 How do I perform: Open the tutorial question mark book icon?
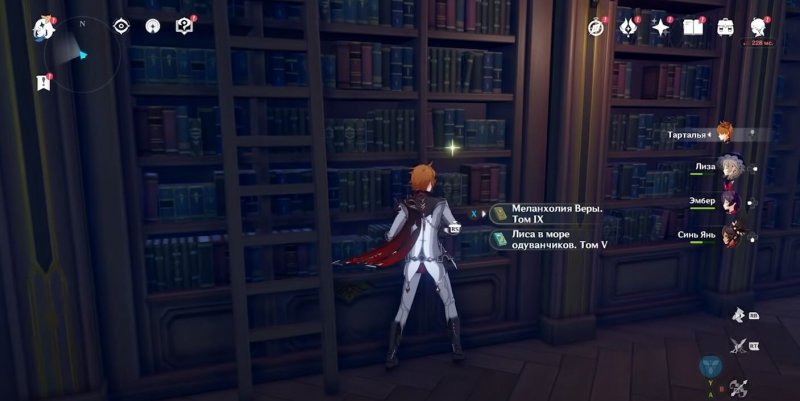[184, 26]
